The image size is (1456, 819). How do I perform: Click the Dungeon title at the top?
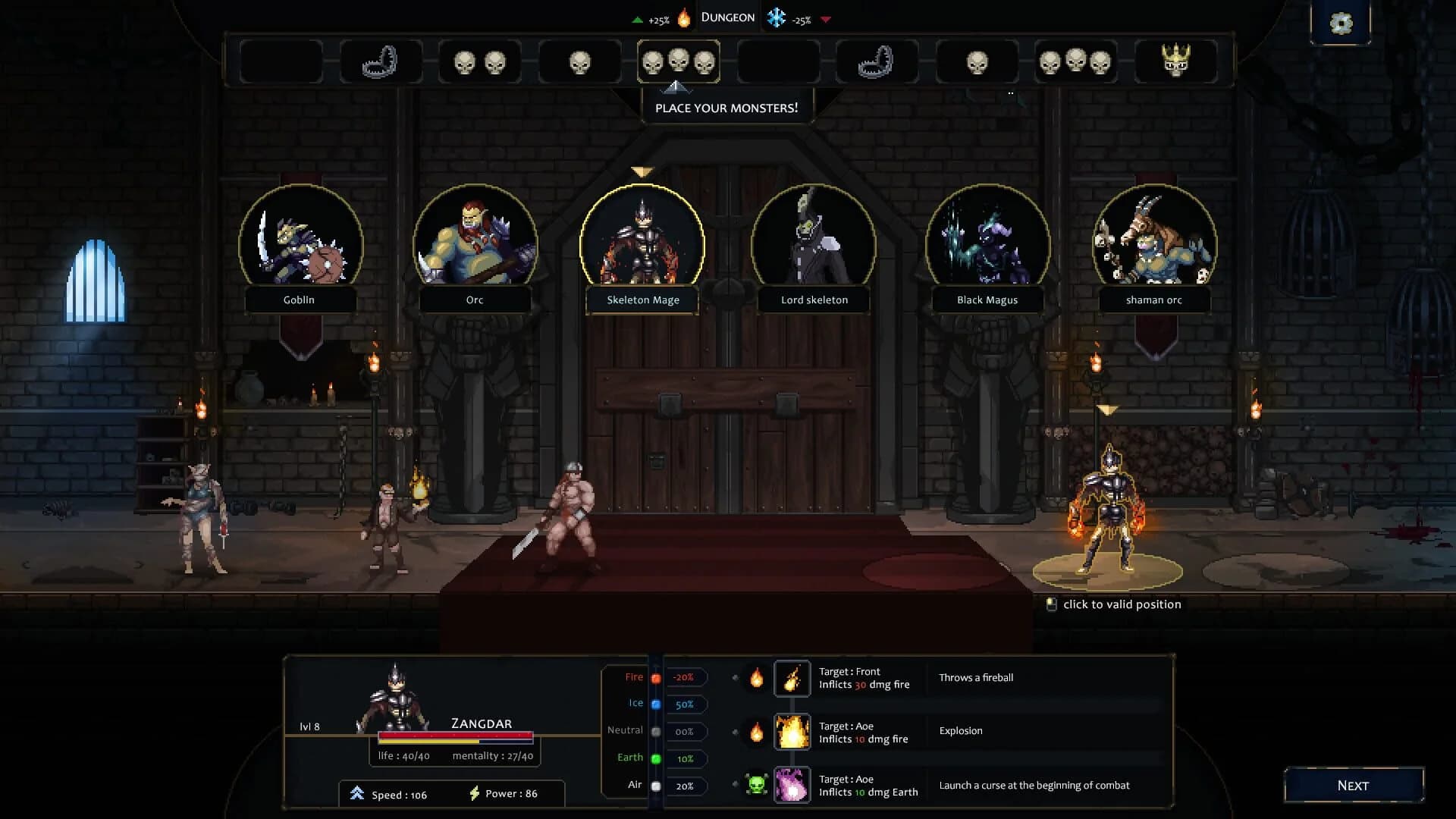click(727, 16)
